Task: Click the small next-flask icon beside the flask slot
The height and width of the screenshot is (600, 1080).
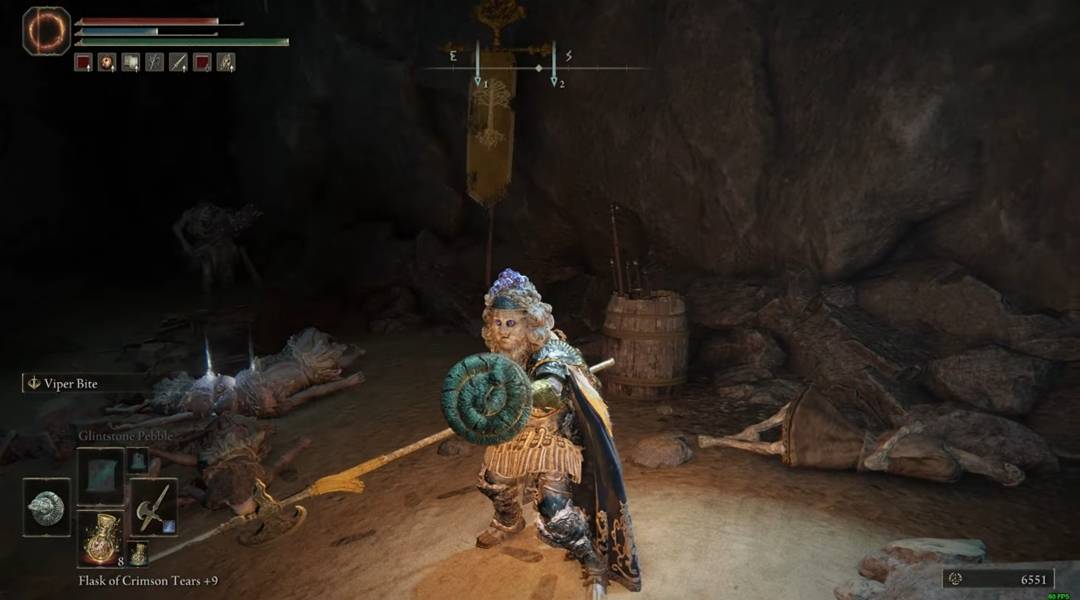Action: coord(137,553)
